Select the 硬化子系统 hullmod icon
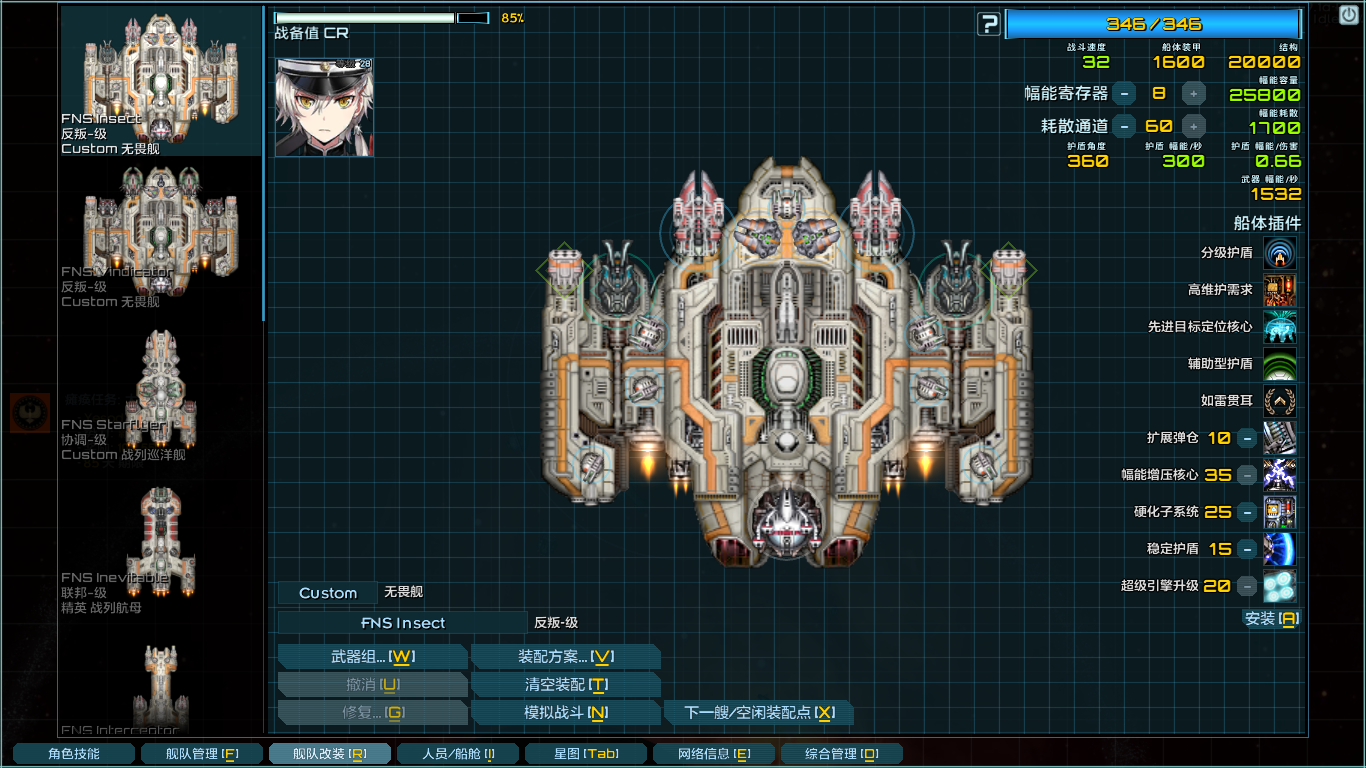Image resolution: width=1366 pixels, height=768 pixels. (x=1280, y=512)
